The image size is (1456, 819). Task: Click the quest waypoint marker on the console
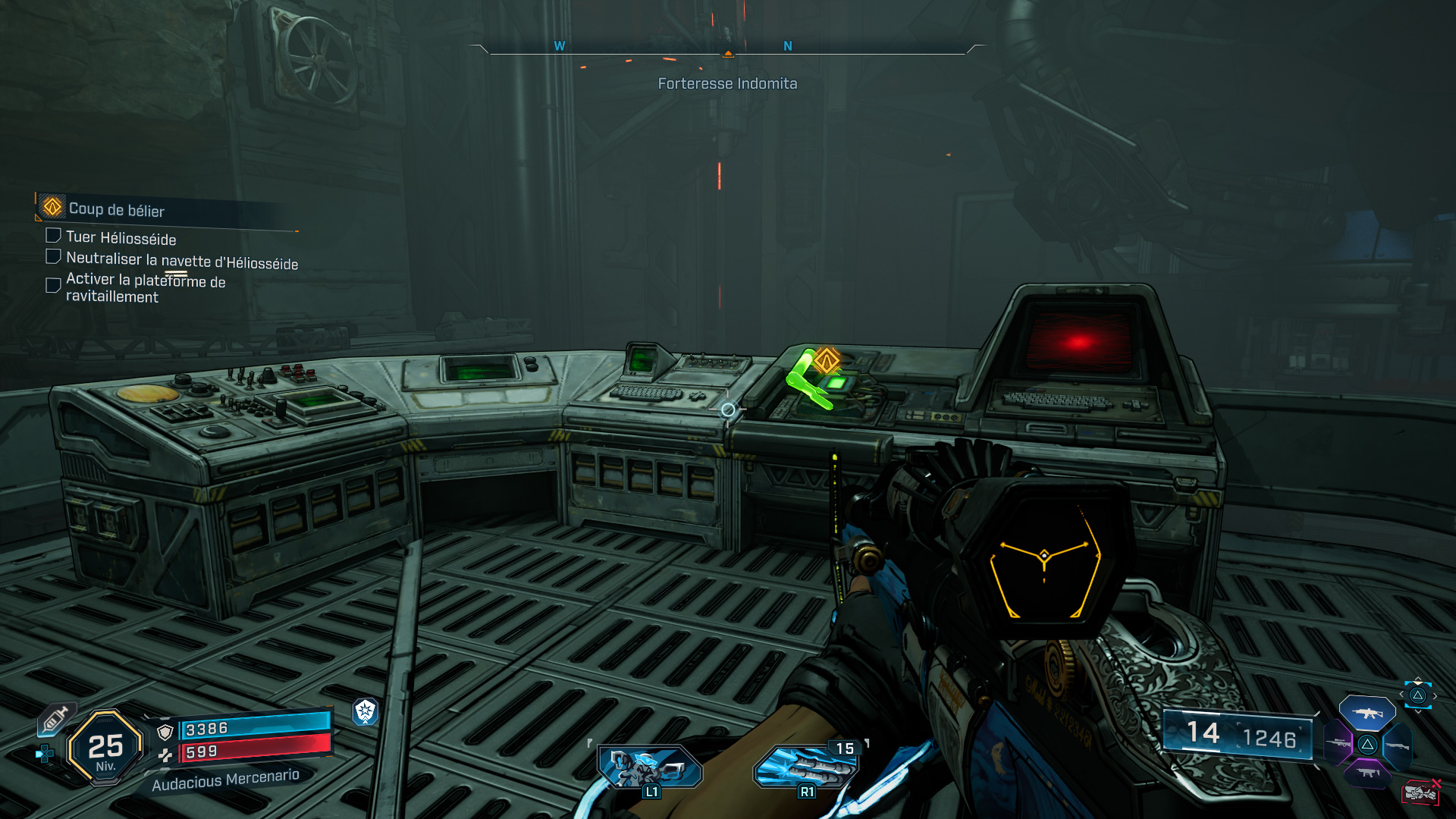(x=826, y=360)
